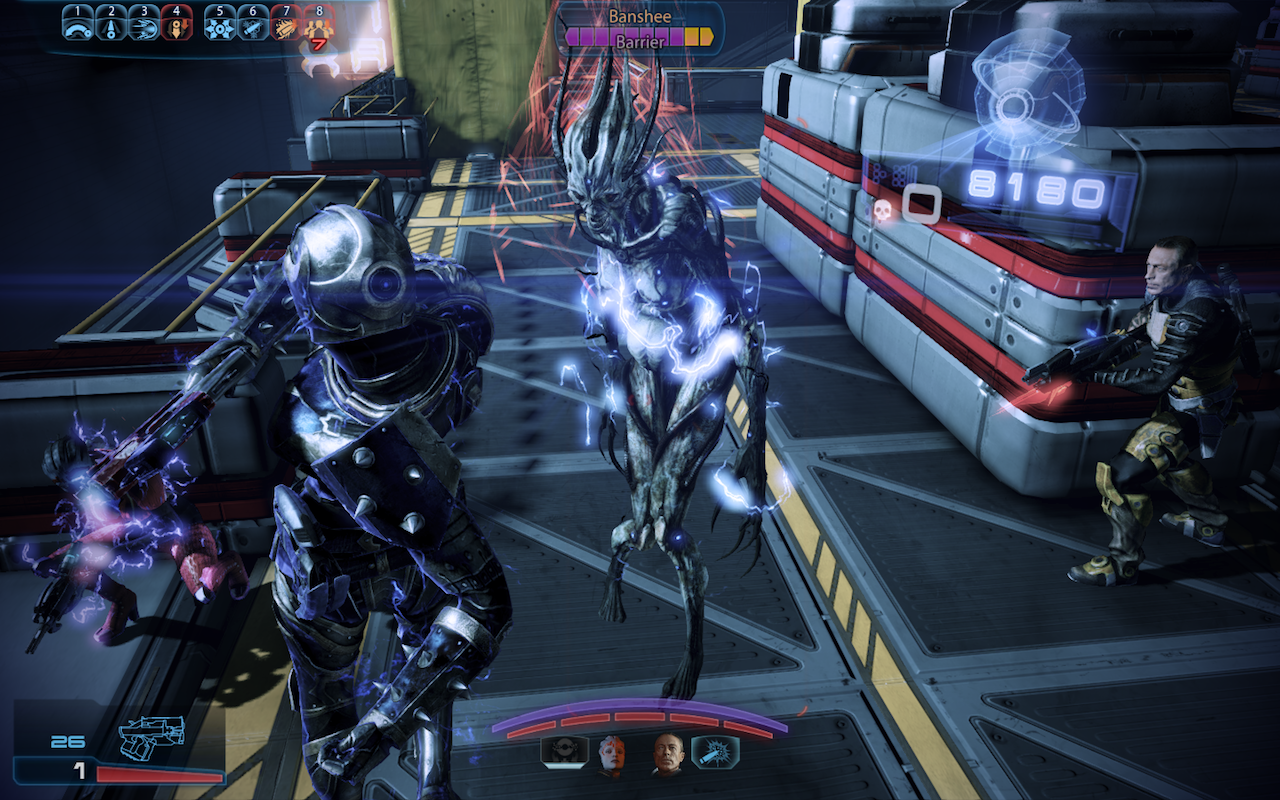Screen dimensions: 1280x800
Task: Click the equipped pistol weapon icon
Action: click(151, 737)
